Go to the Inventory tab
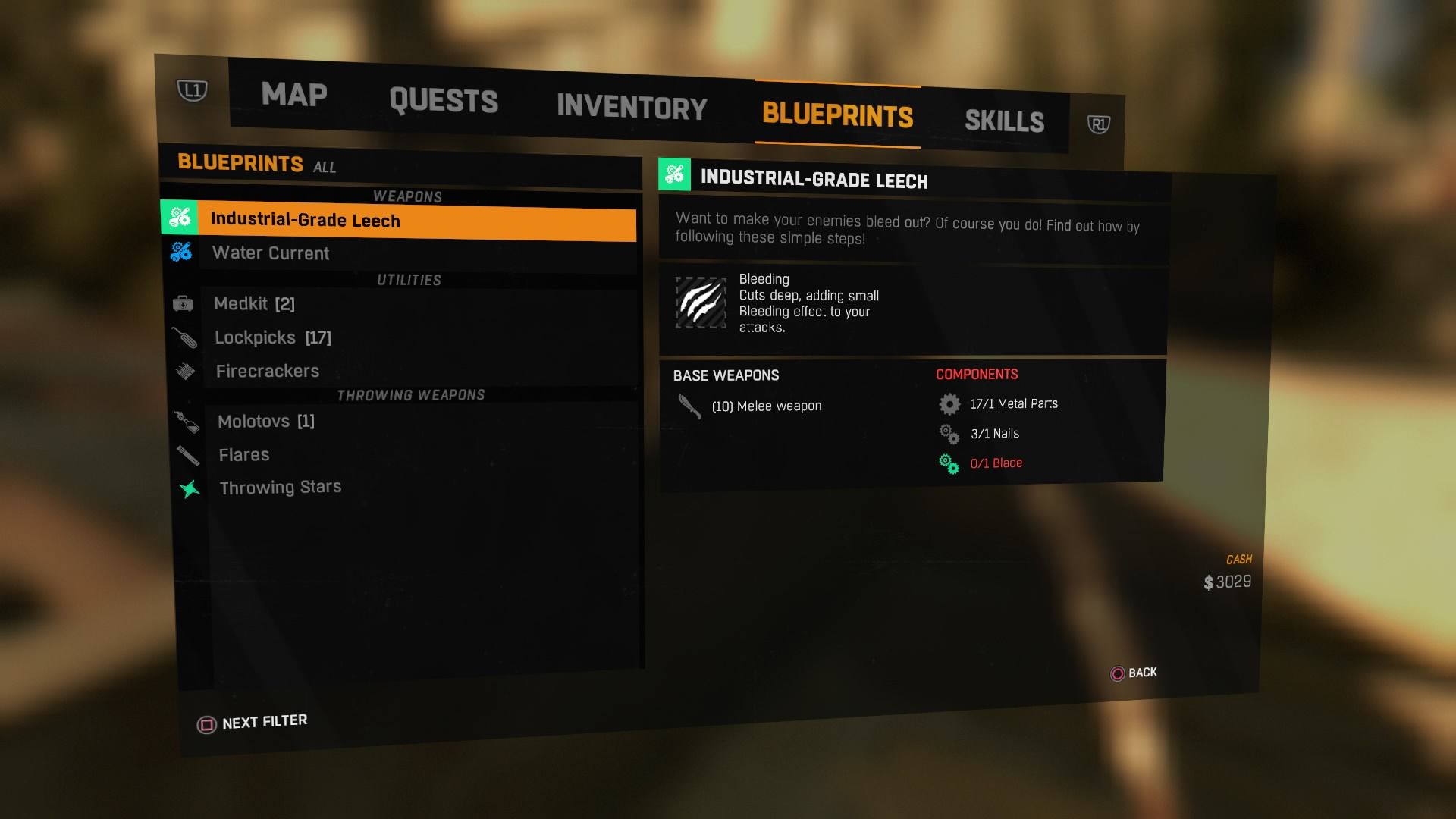 tap(632, 107)
